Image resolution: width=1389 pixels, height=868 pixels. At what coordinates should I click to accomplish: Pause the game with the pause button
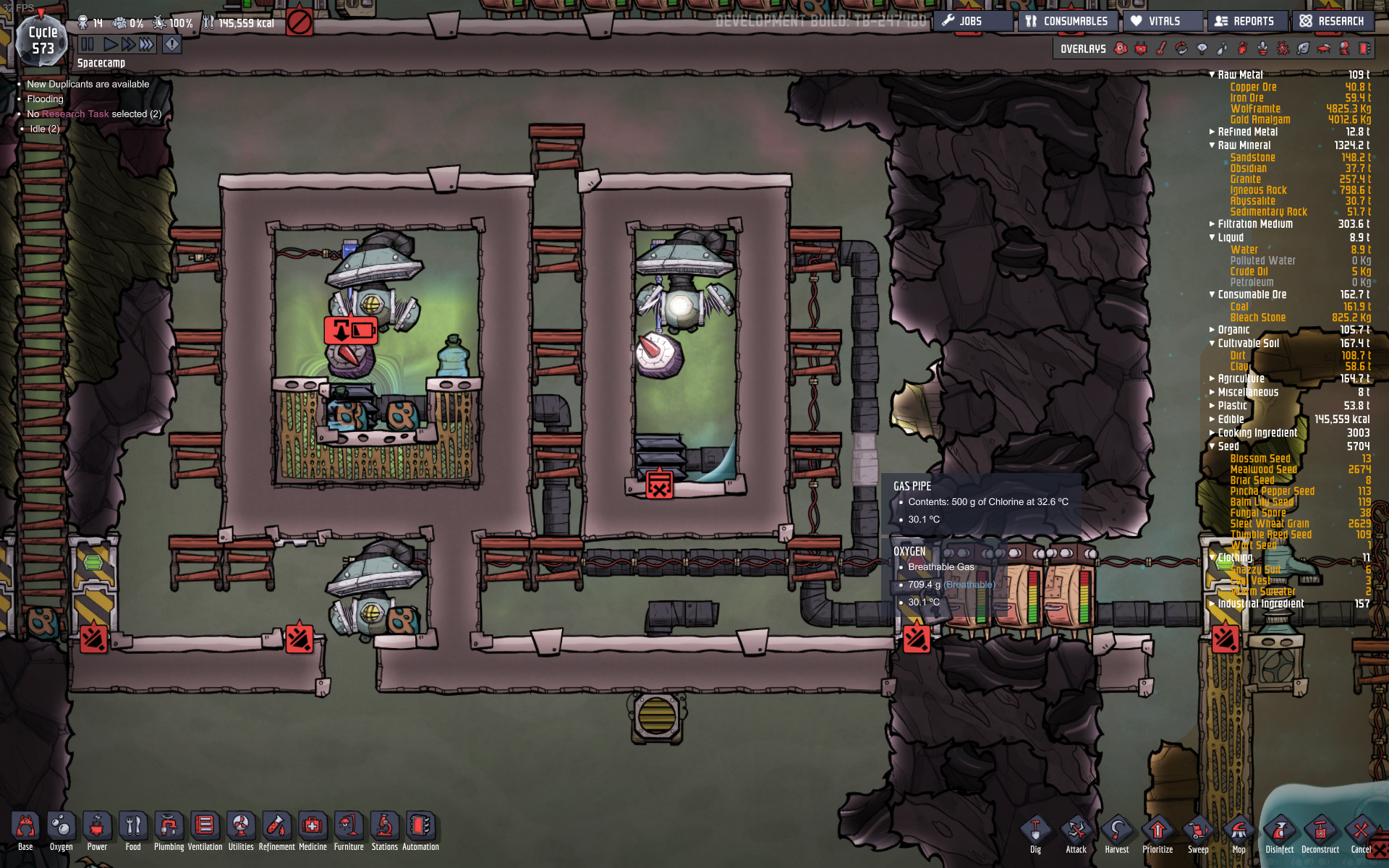coord(86,43)
